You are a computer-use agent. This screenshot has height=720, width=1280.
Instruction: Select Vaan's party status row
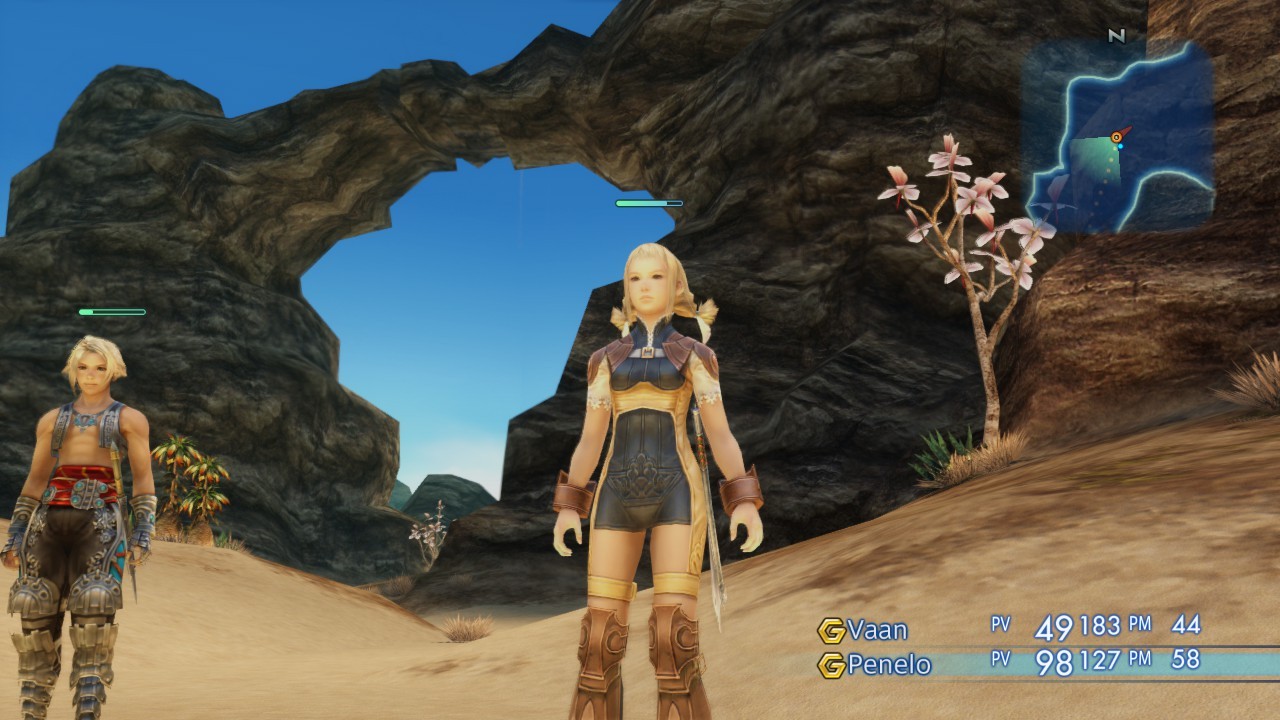[x=1010, y=628]
